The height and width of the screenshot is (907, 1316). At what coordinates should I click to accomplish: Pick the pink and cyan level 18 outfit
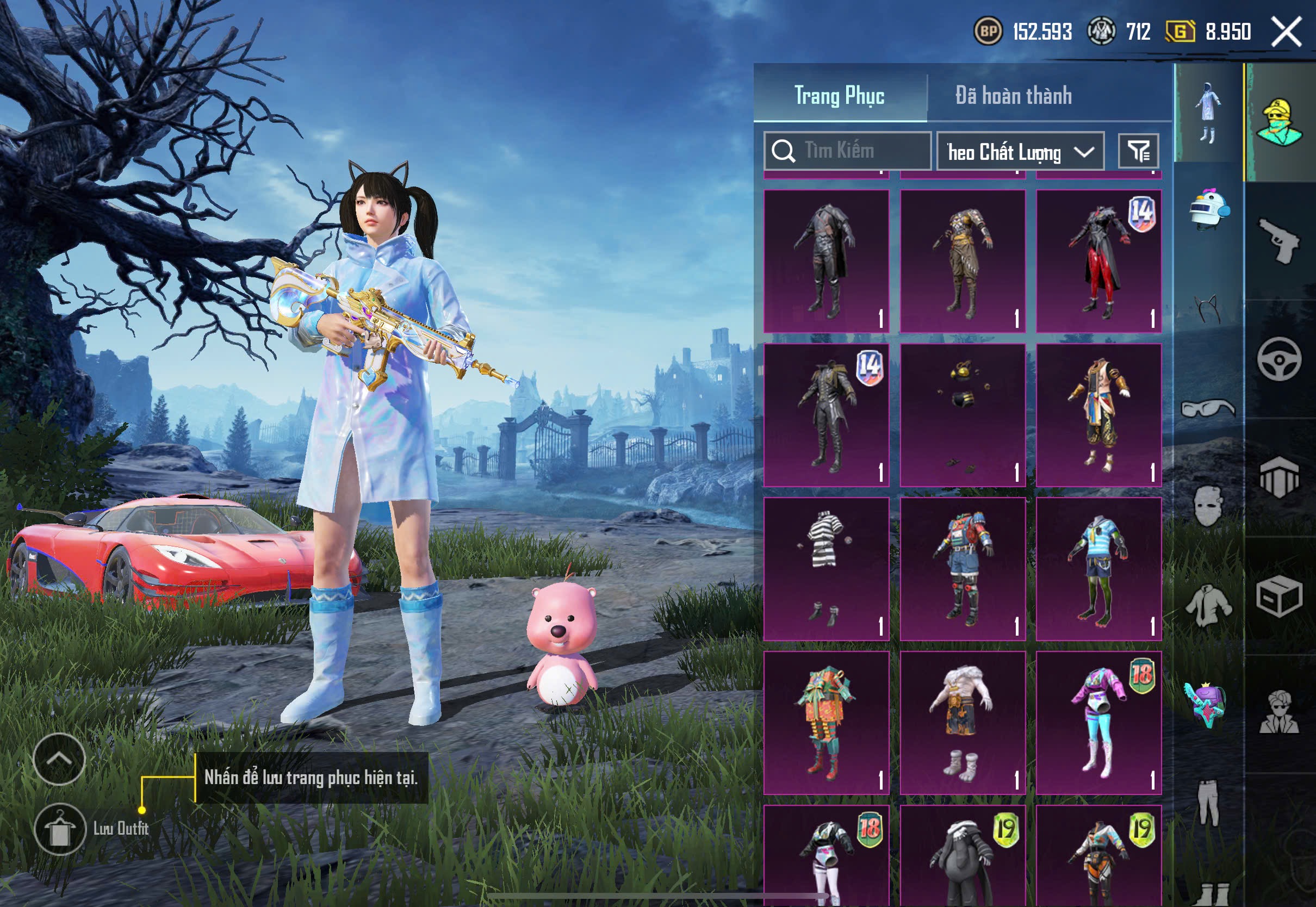coord(1098,722)
